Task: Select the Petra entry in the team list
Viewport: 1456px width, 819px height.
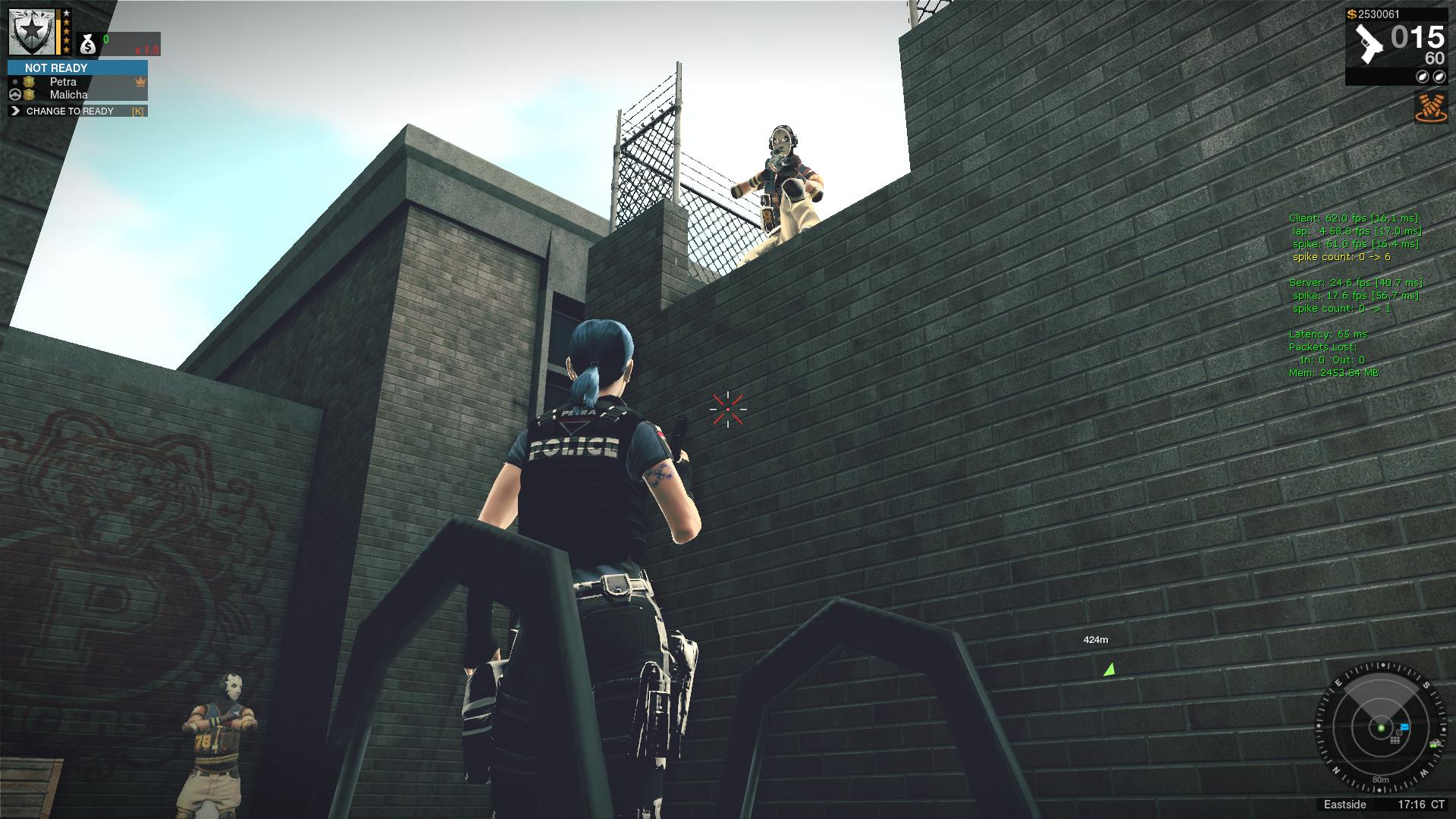Action: (64, 82)
